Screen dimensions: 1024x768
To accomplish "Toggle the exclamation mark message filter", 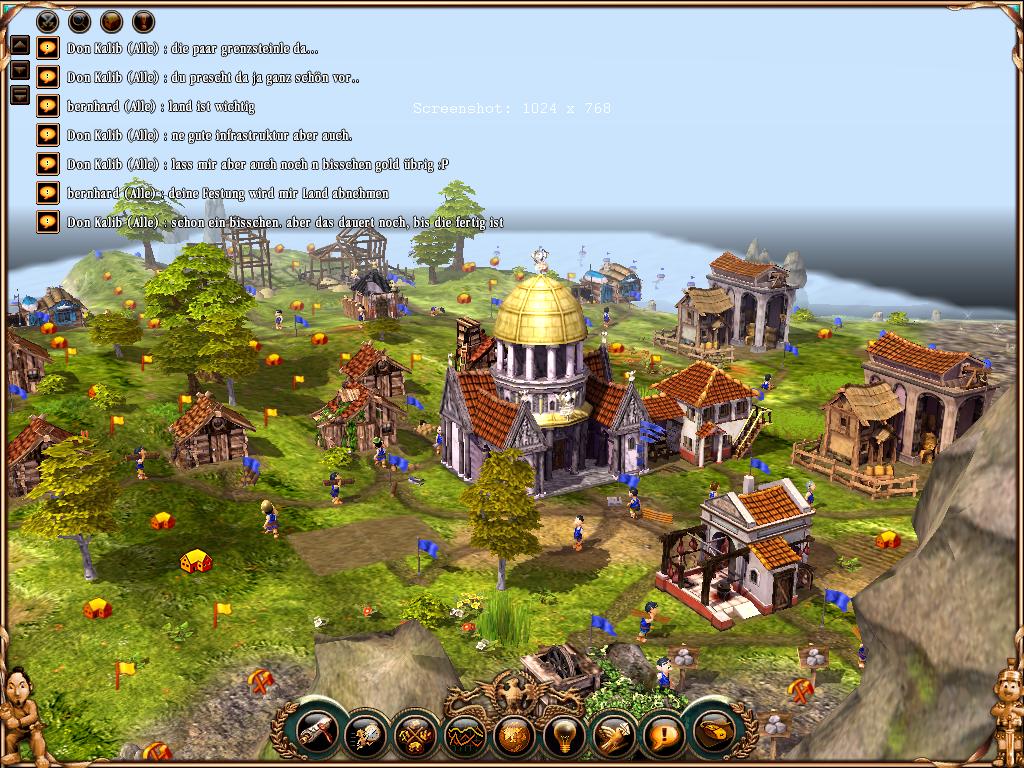I will (x=143, y=21).
